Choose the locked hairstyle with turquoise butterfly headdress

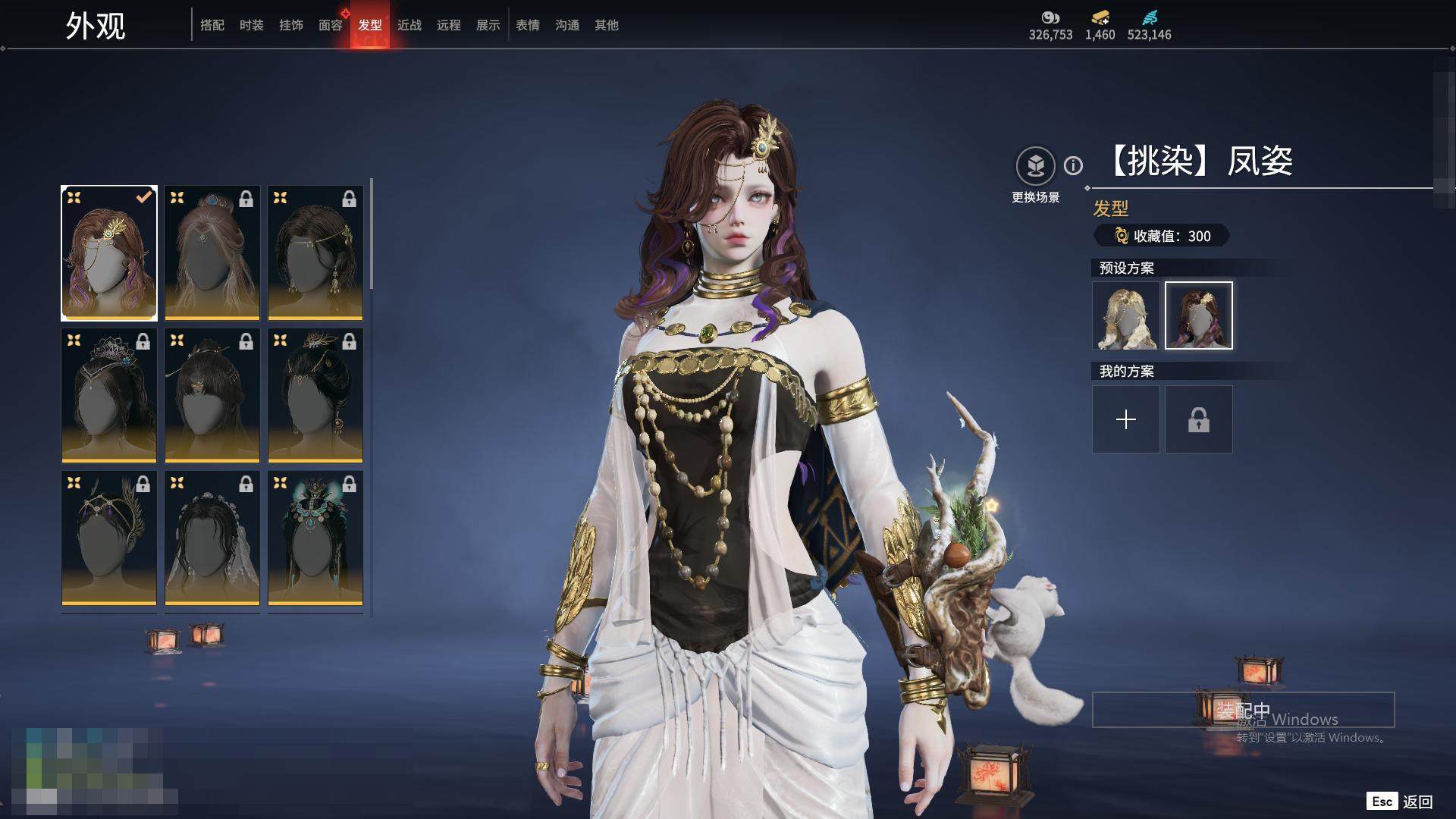(x=315, y=538)
